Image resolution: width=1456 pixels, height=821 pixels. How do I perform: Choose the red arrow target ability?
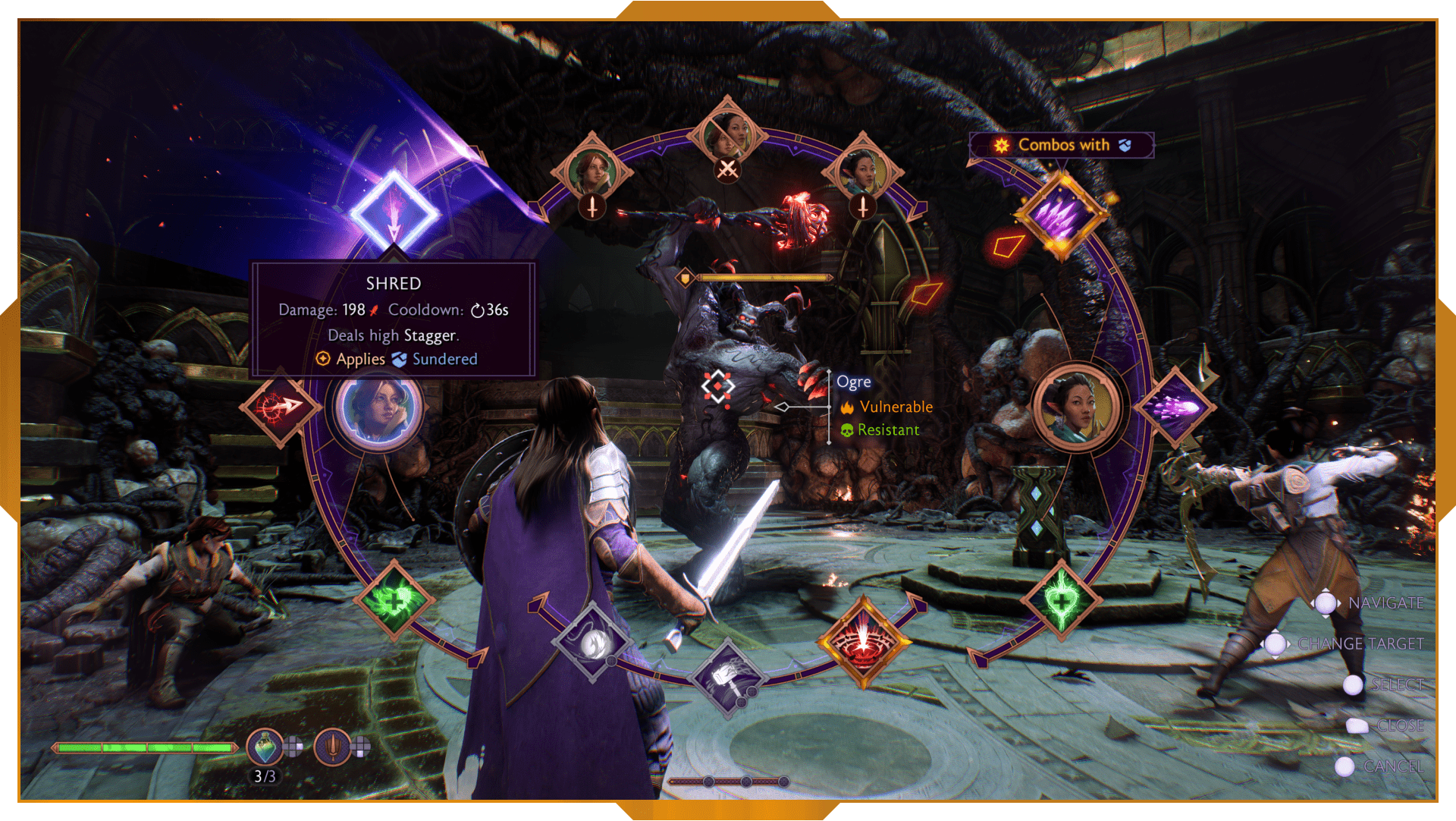(x=280, y=407)
